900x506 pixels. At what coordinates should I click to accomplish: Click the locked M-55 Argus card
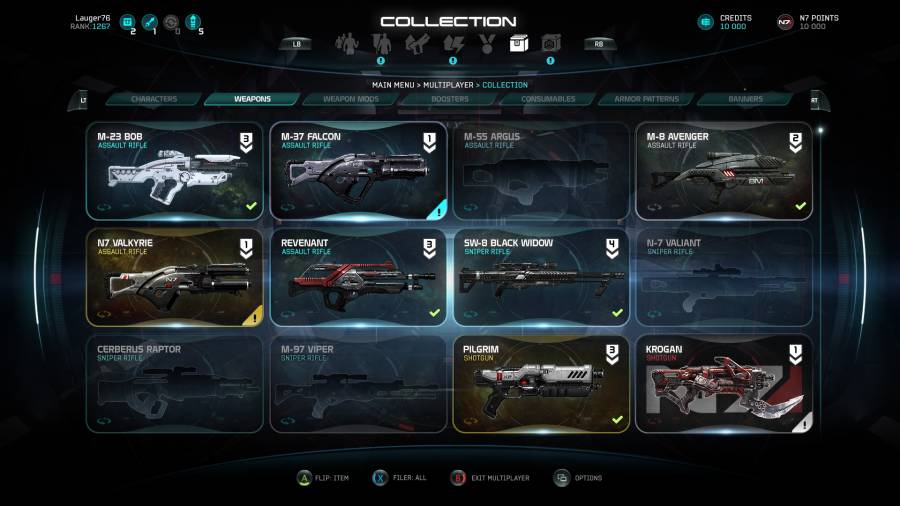[x=541, y=171]
